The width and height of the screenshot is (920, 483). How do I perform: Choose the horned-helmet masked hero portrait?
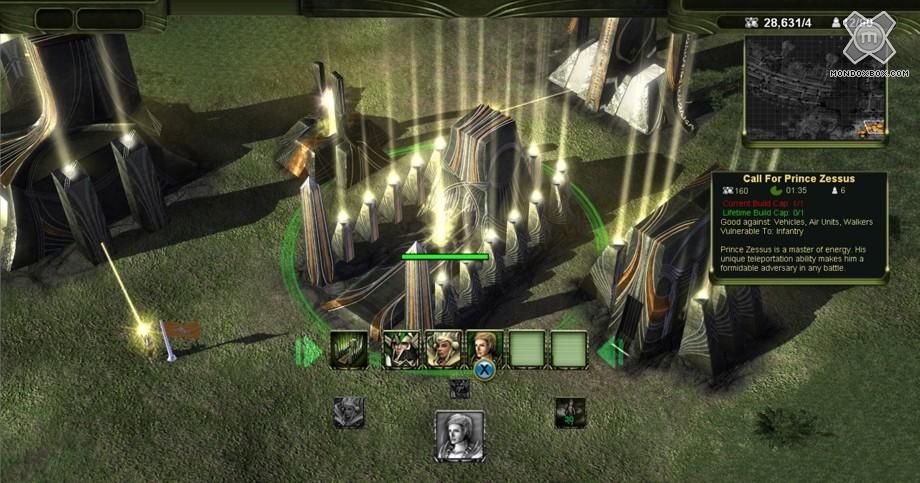point(402,350)
